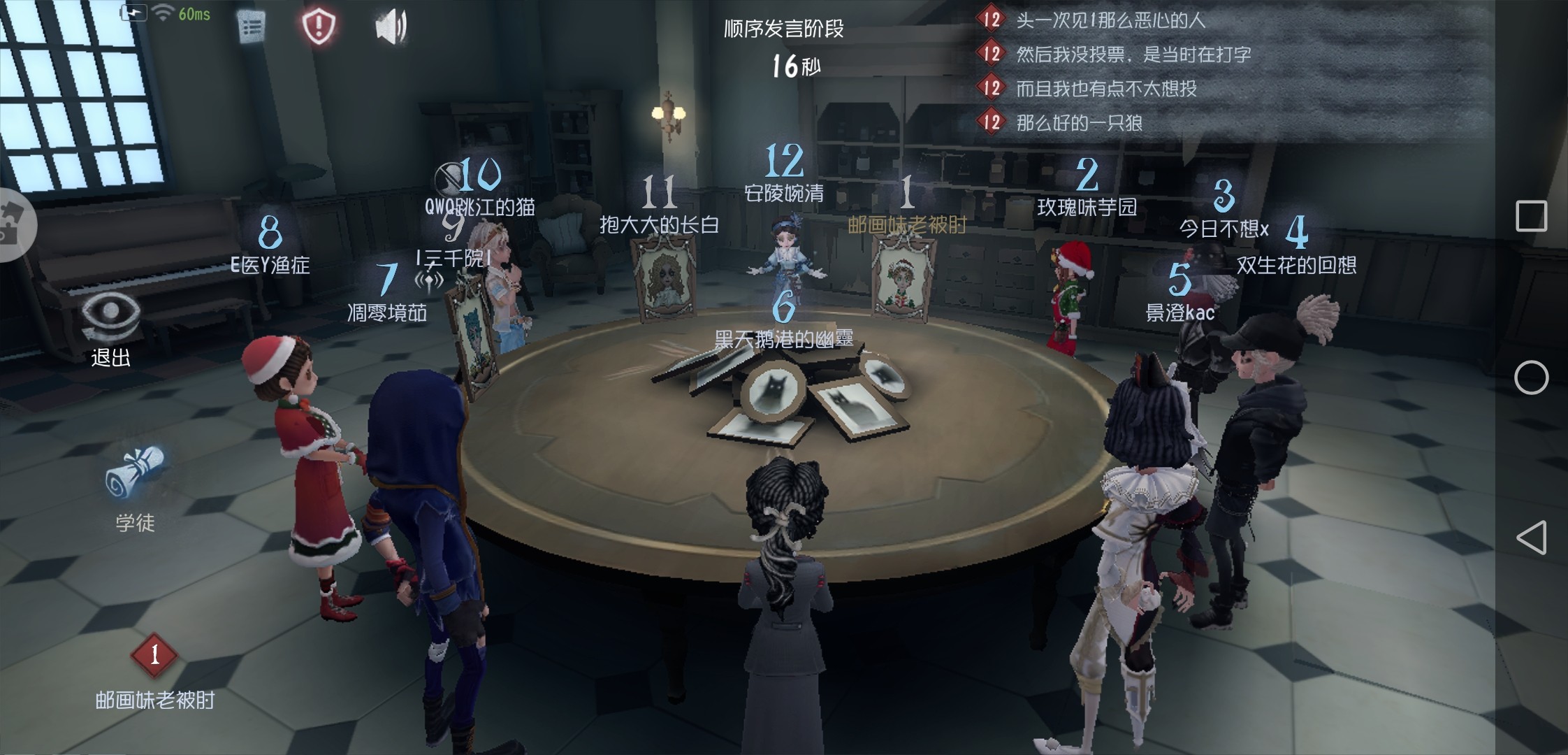This screenshot has width=1568, height=755.
Task: Click the red diamond player 1 badge
Action: [x=154, y=655]
